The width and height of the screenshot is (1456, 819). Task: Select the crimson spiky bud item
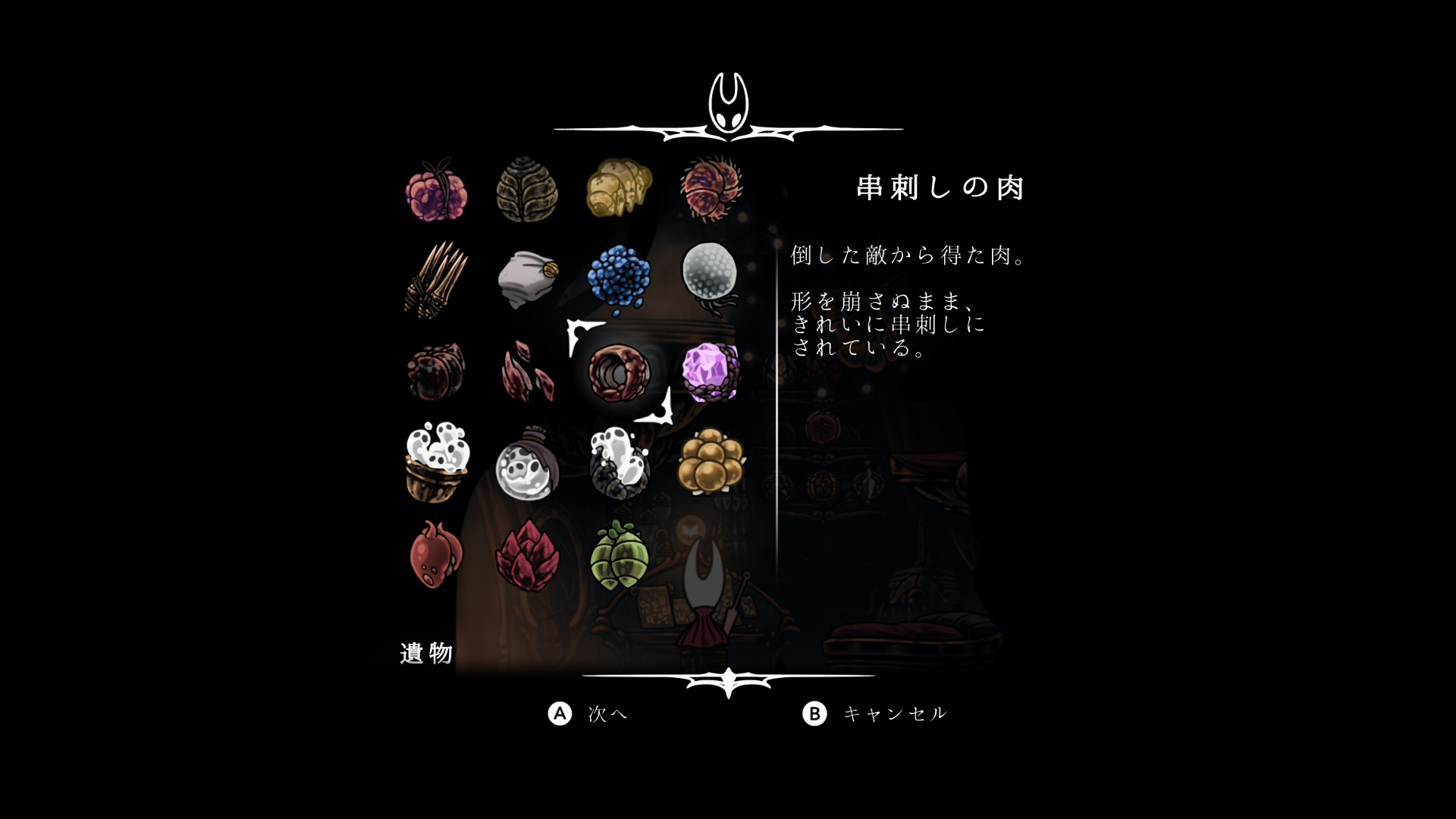click(528, 556)
